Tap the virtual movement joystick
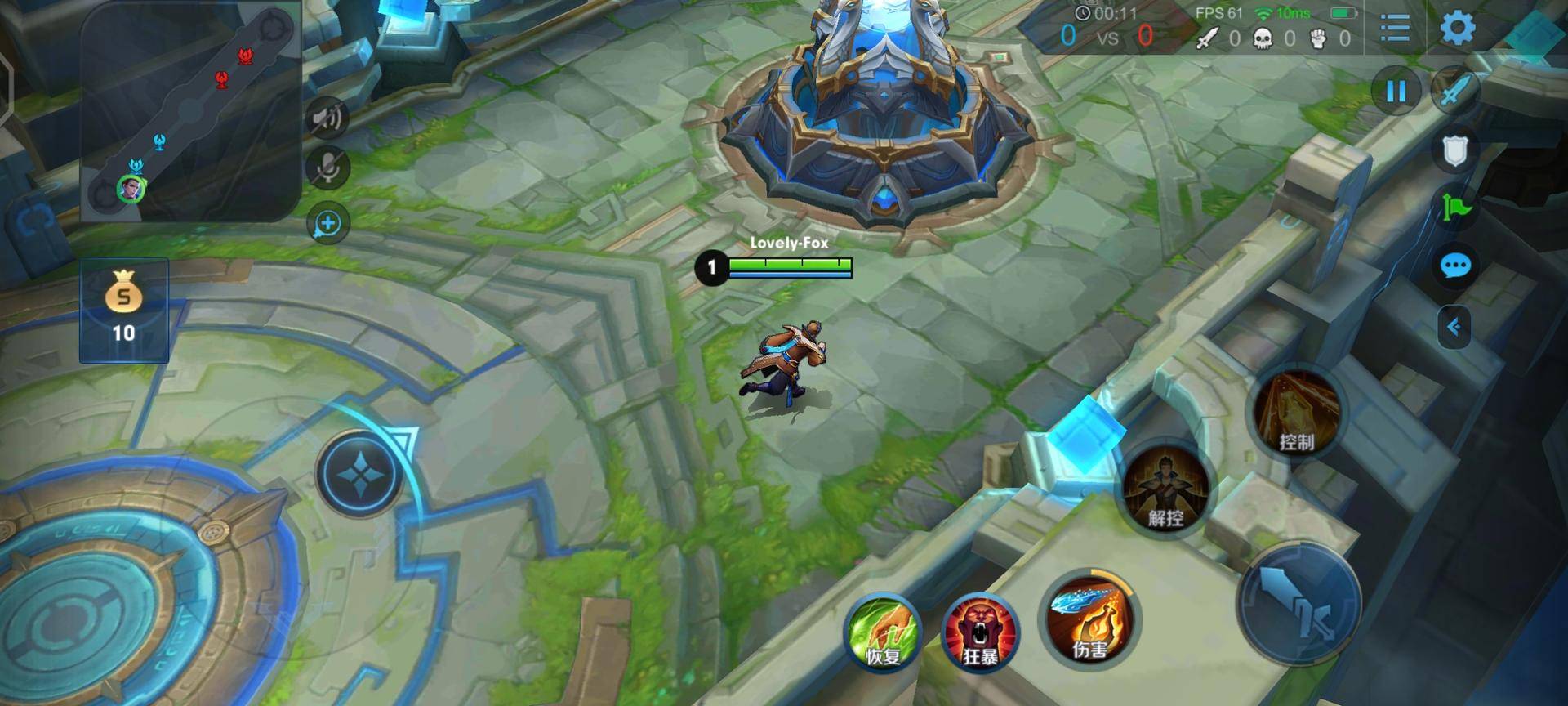Screen dimensions: 1568x706 [359, 474]
